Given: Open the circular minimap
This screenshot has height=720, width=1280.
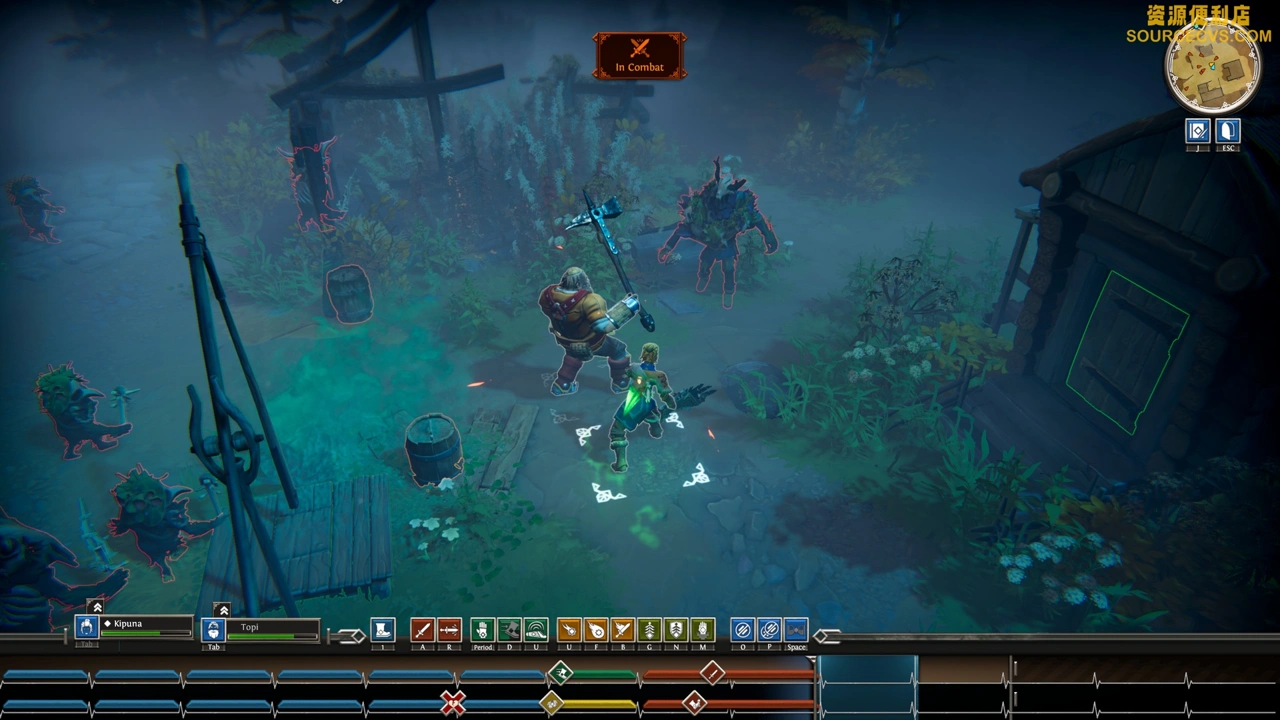Looking at the screenshot, I should pos(1213,66).
